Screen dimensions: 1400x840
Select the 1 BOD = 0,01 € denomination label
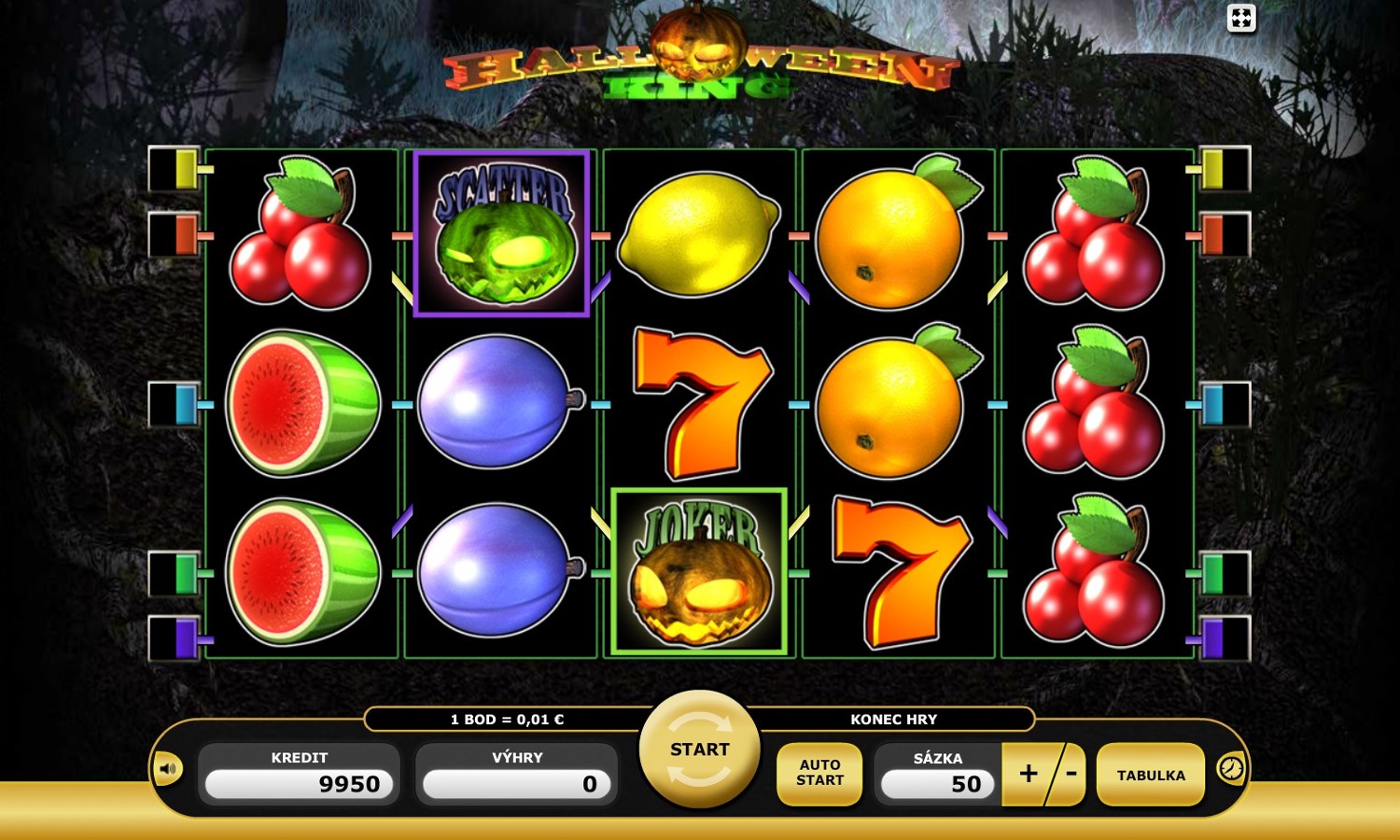(507, 720)
